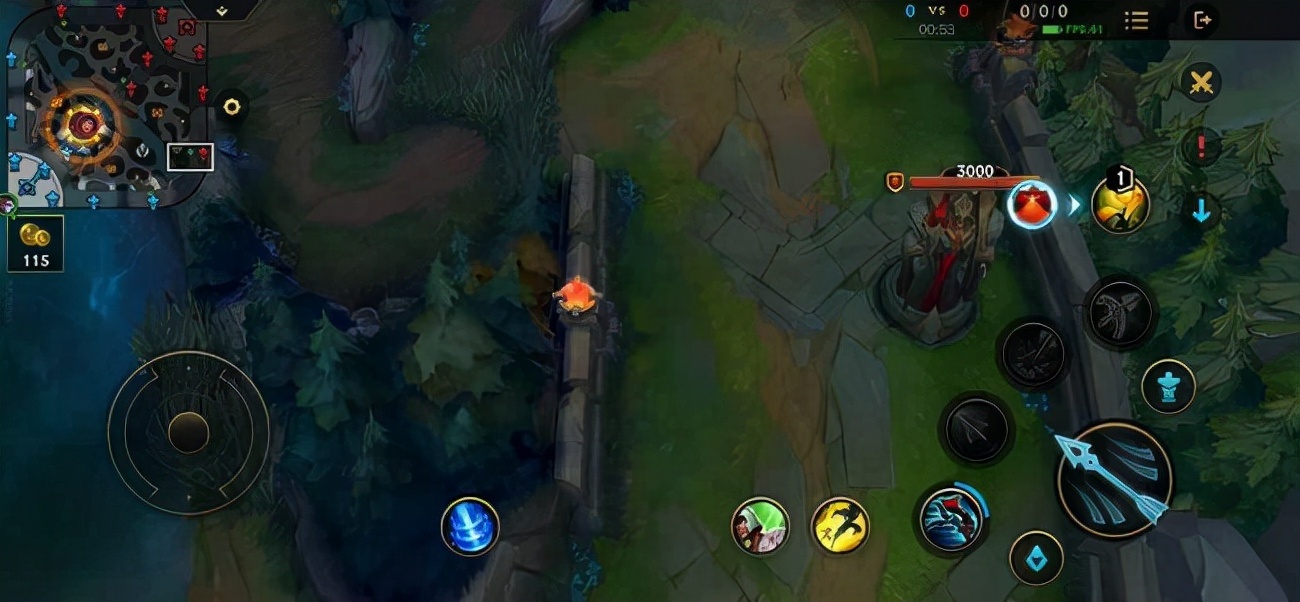
Task: Cast the green hooded summoner spell
Action: click(x=760, y=526)
